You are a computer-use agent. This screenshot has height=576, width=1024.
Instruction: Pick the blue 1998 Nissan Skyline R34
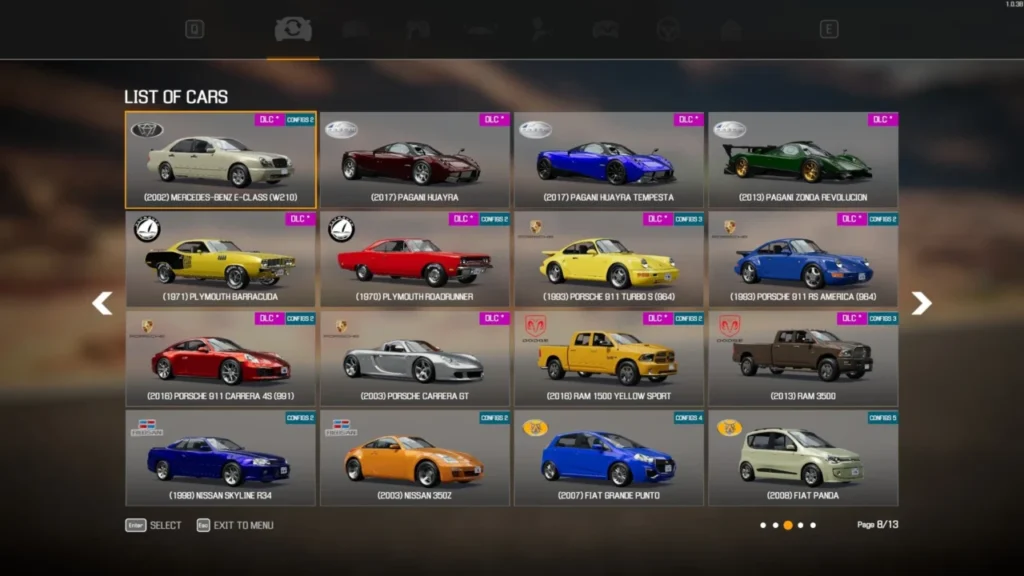click(220, 457)
